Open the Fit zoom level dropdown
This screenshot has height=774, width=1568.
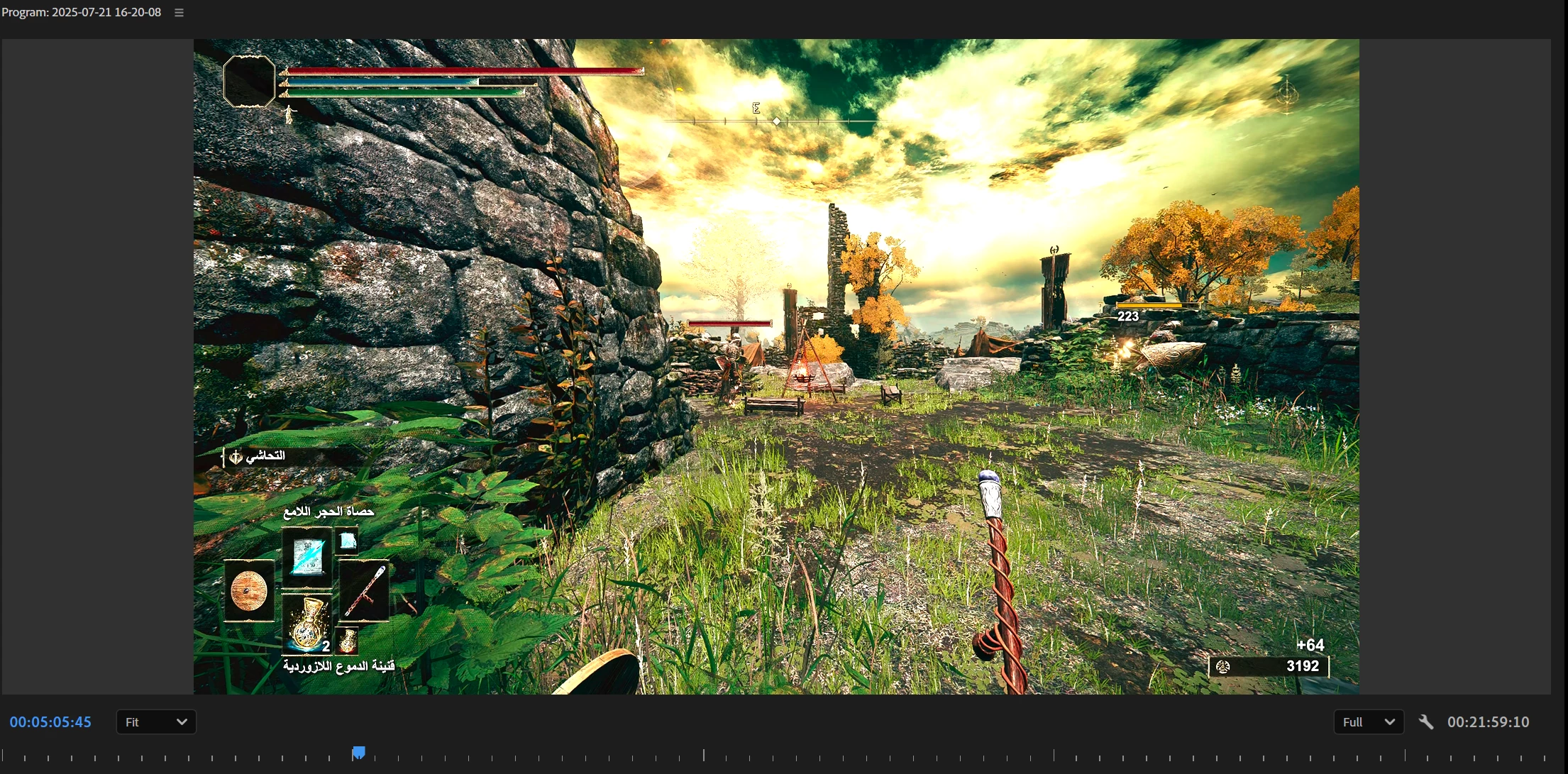coord(156,722)
